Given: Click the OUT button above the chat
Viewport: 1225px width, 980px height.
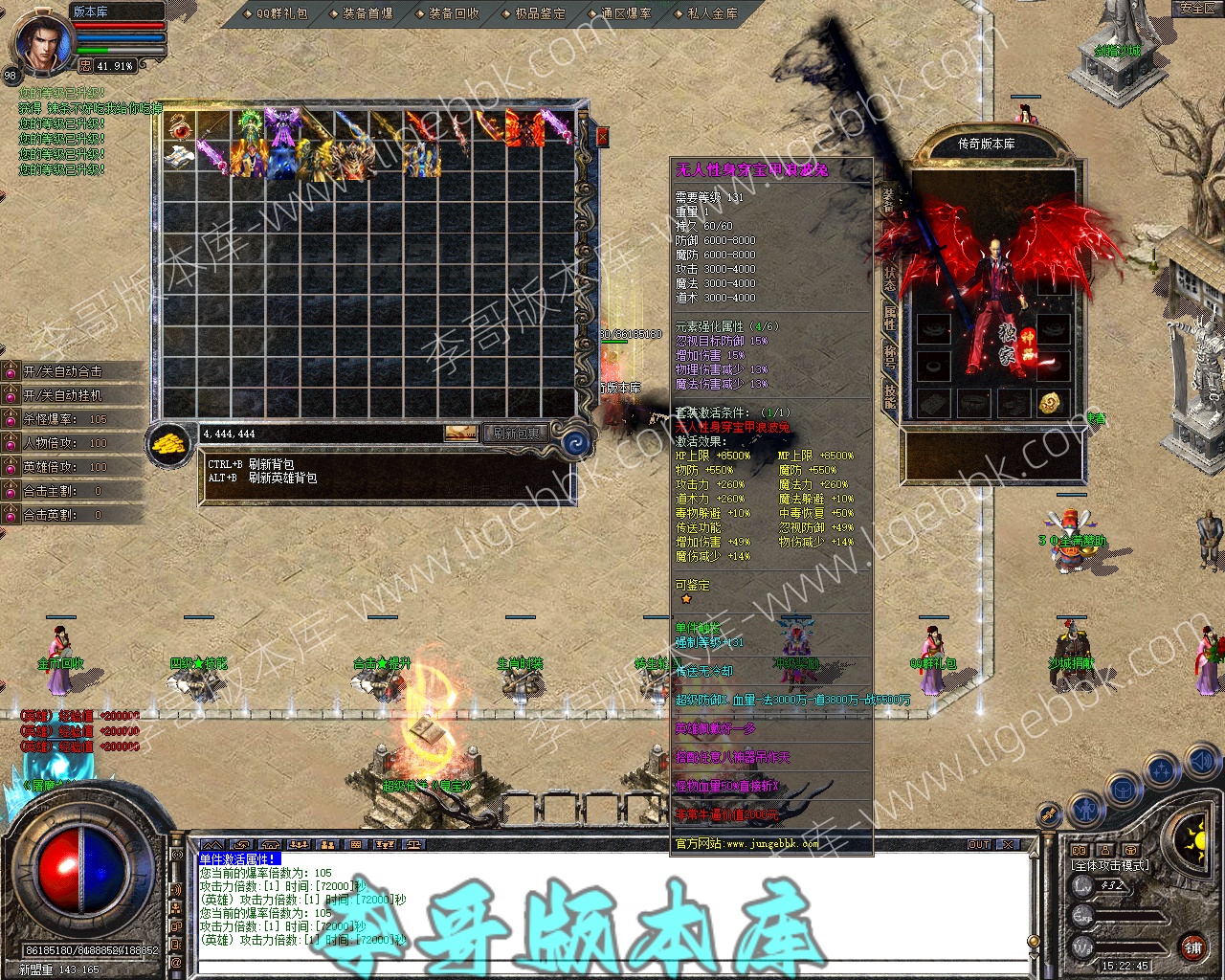Looking at the screenshot, I should [x=978, y=844].
